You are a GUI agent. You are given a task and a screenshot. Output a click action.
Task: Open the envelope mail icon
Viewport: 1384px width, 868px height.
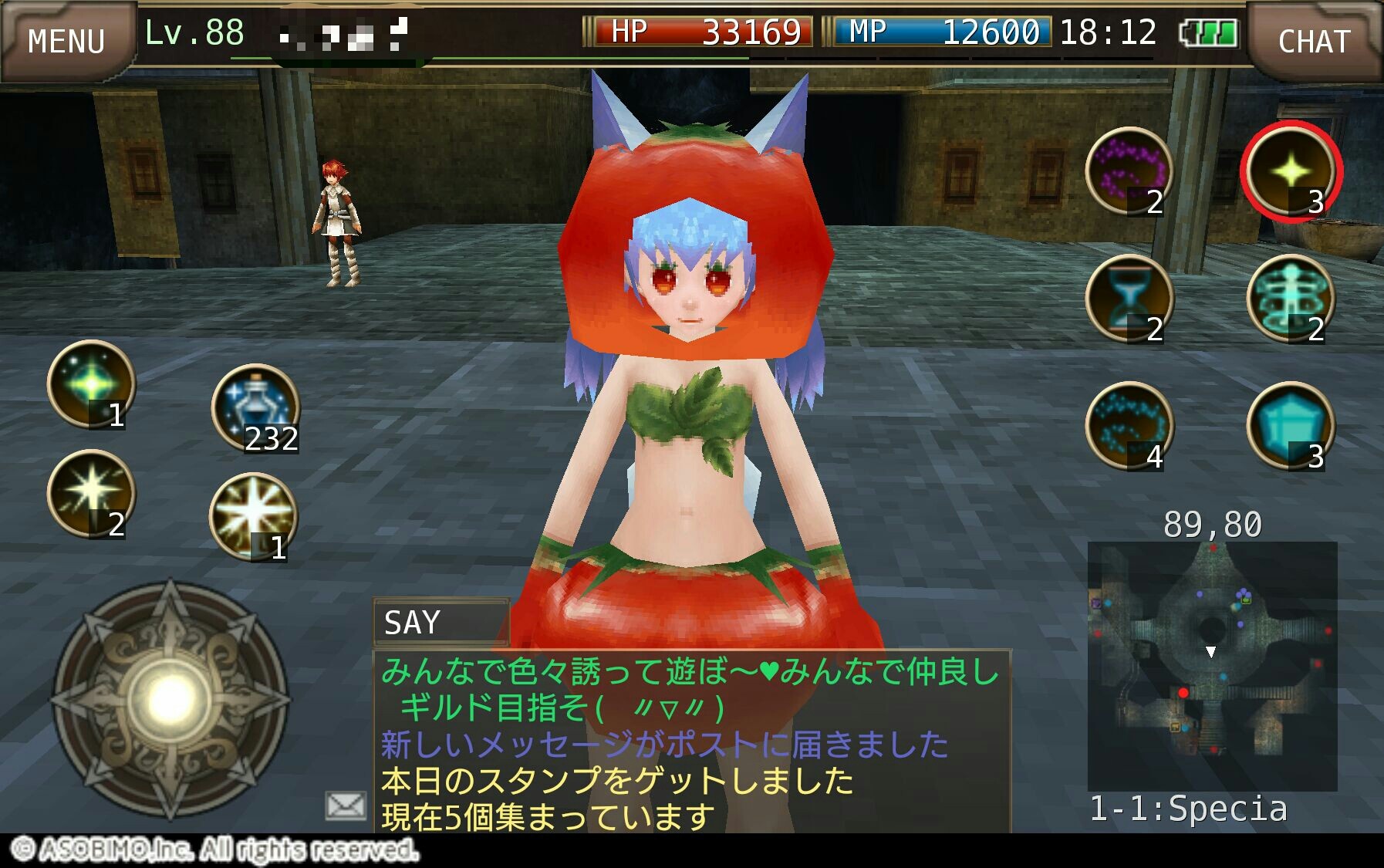[346, 806]
